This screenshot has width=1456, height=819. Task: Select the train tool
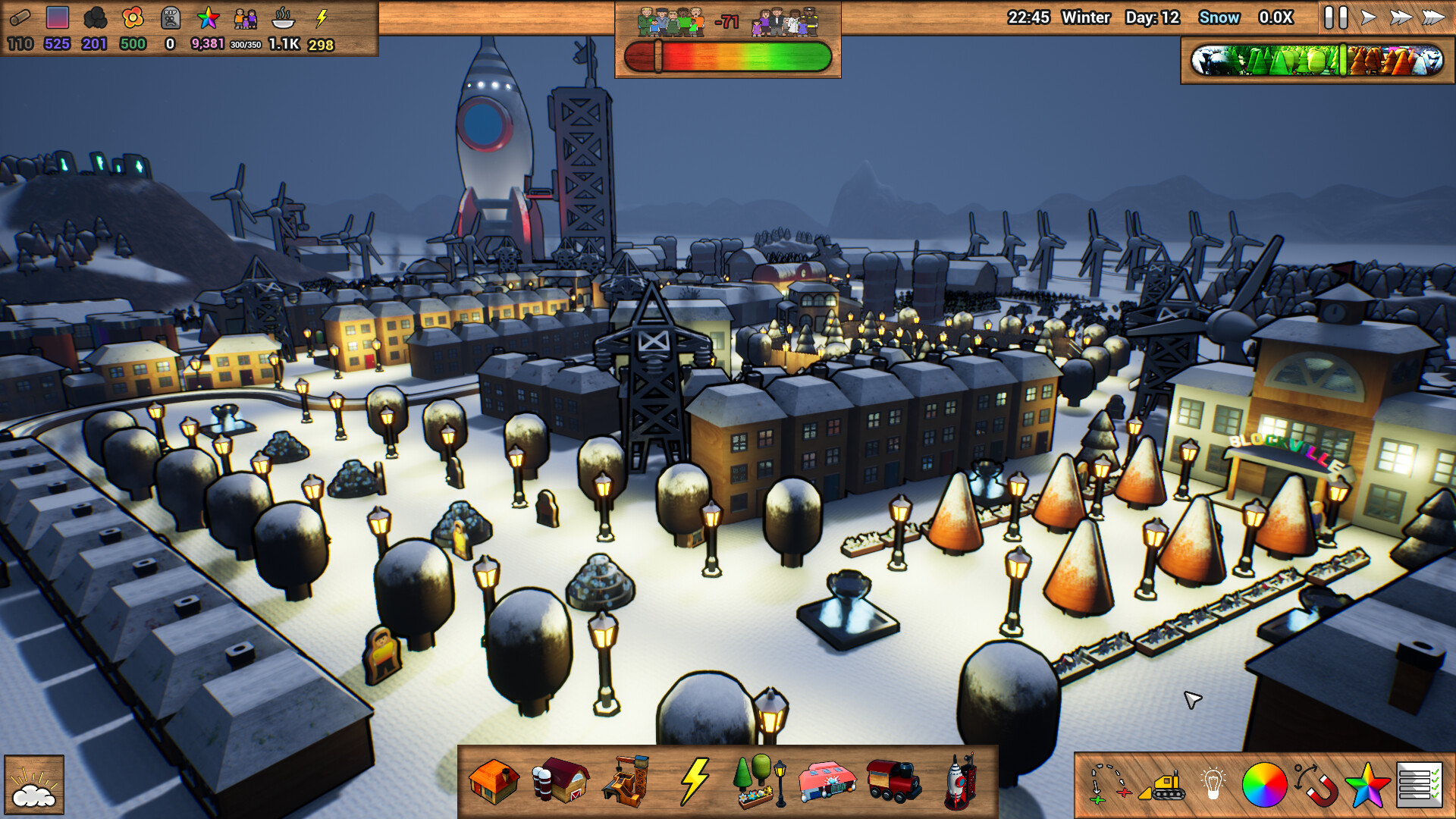click(894, 783)
